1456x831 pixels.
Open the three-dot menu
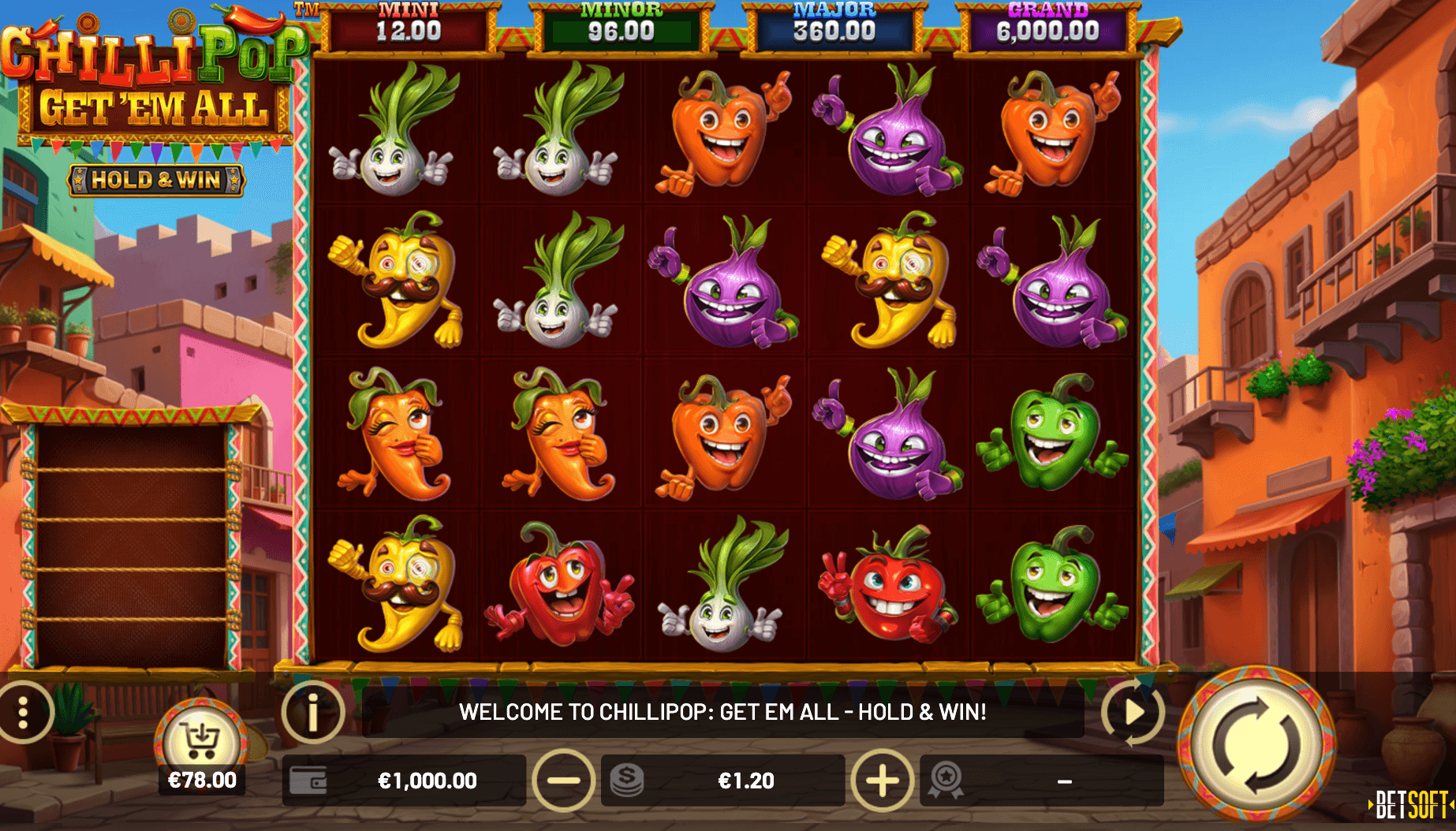tap(24, 712)
